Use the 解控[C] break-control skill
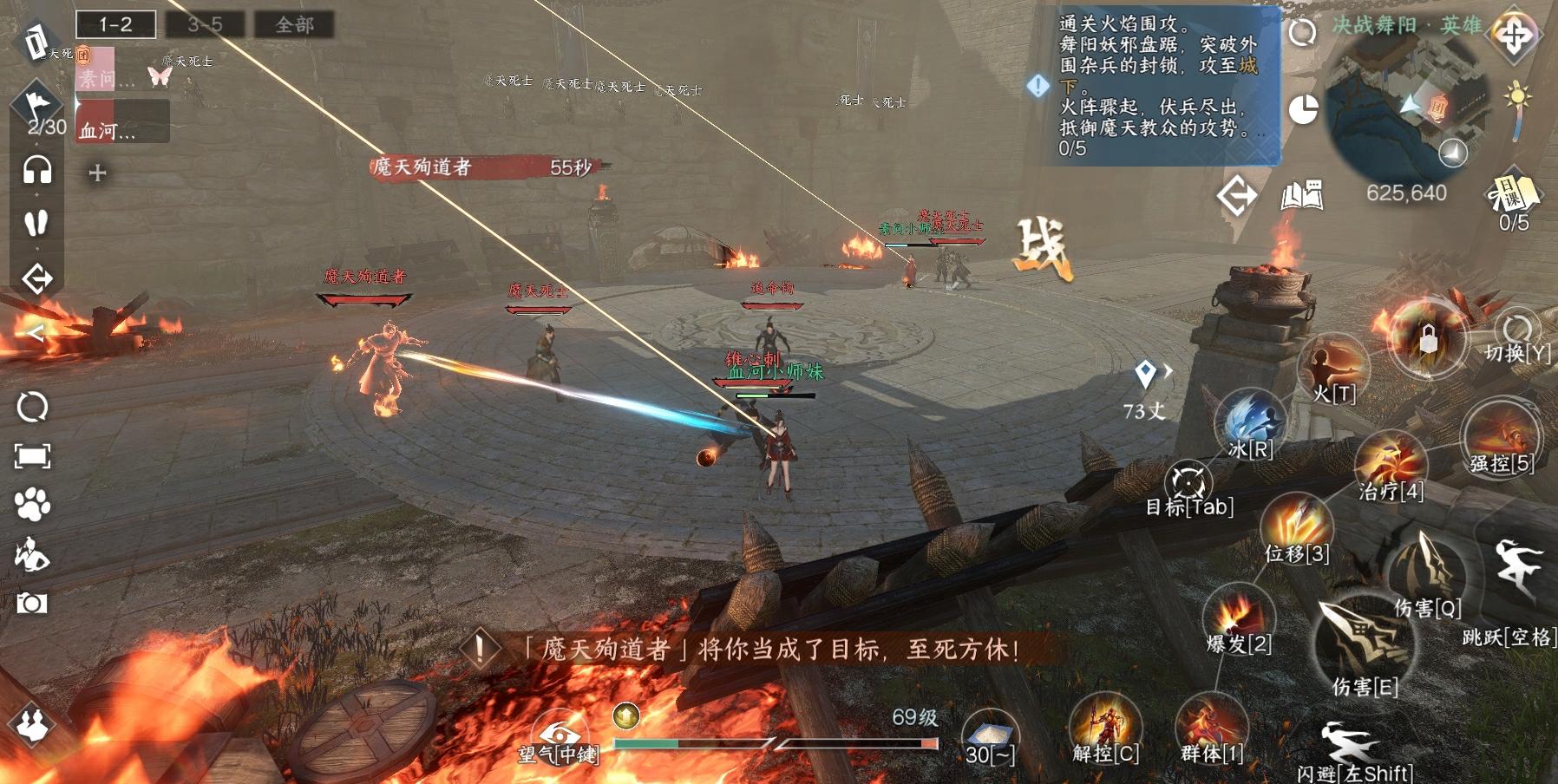The height and width of the screenshot is (784, 1558). pyautogui.click(x=1105, y=727)
